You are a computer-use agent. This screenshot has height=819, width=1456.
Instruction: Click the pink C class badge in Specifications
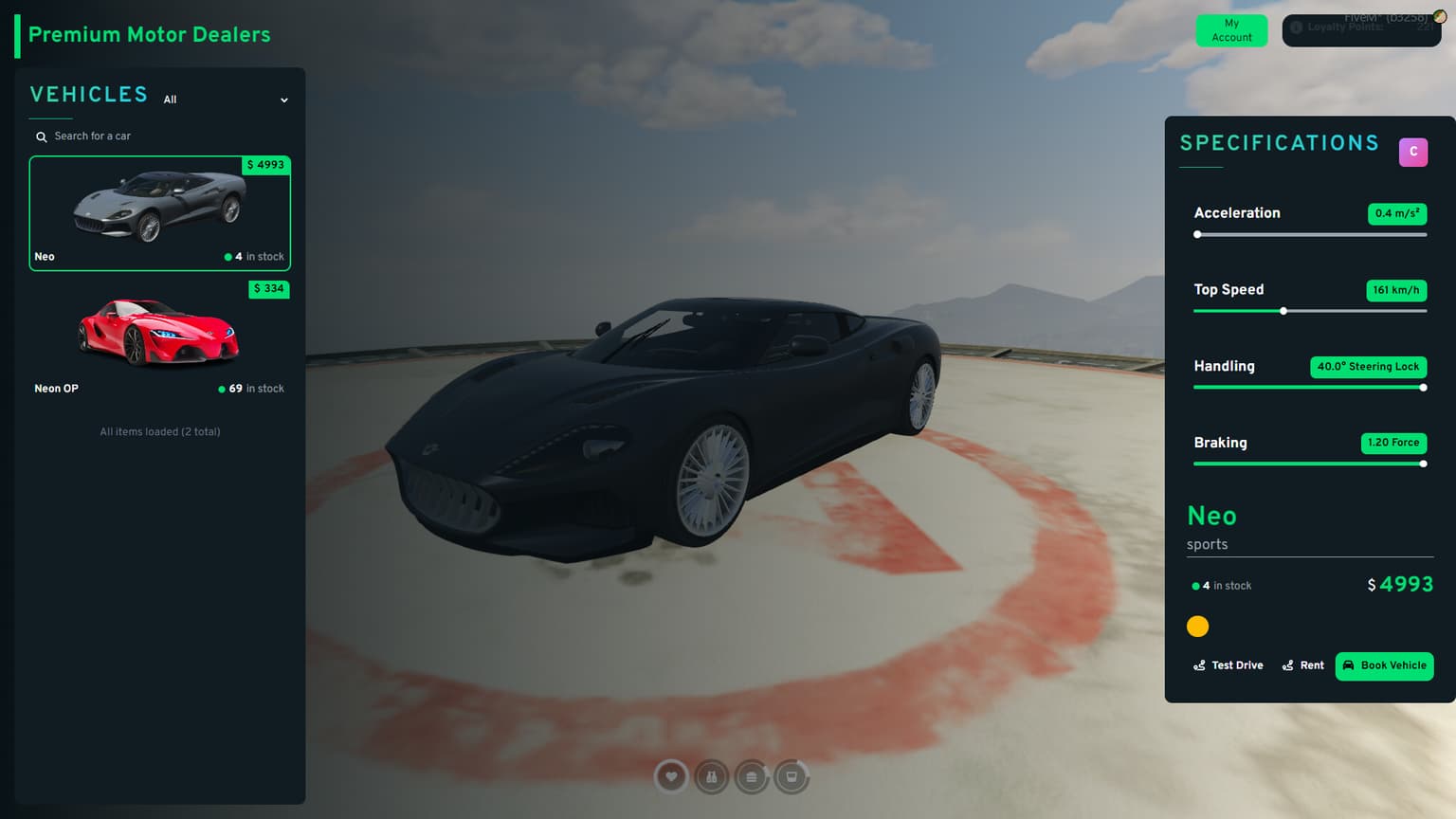(1413, 152)
